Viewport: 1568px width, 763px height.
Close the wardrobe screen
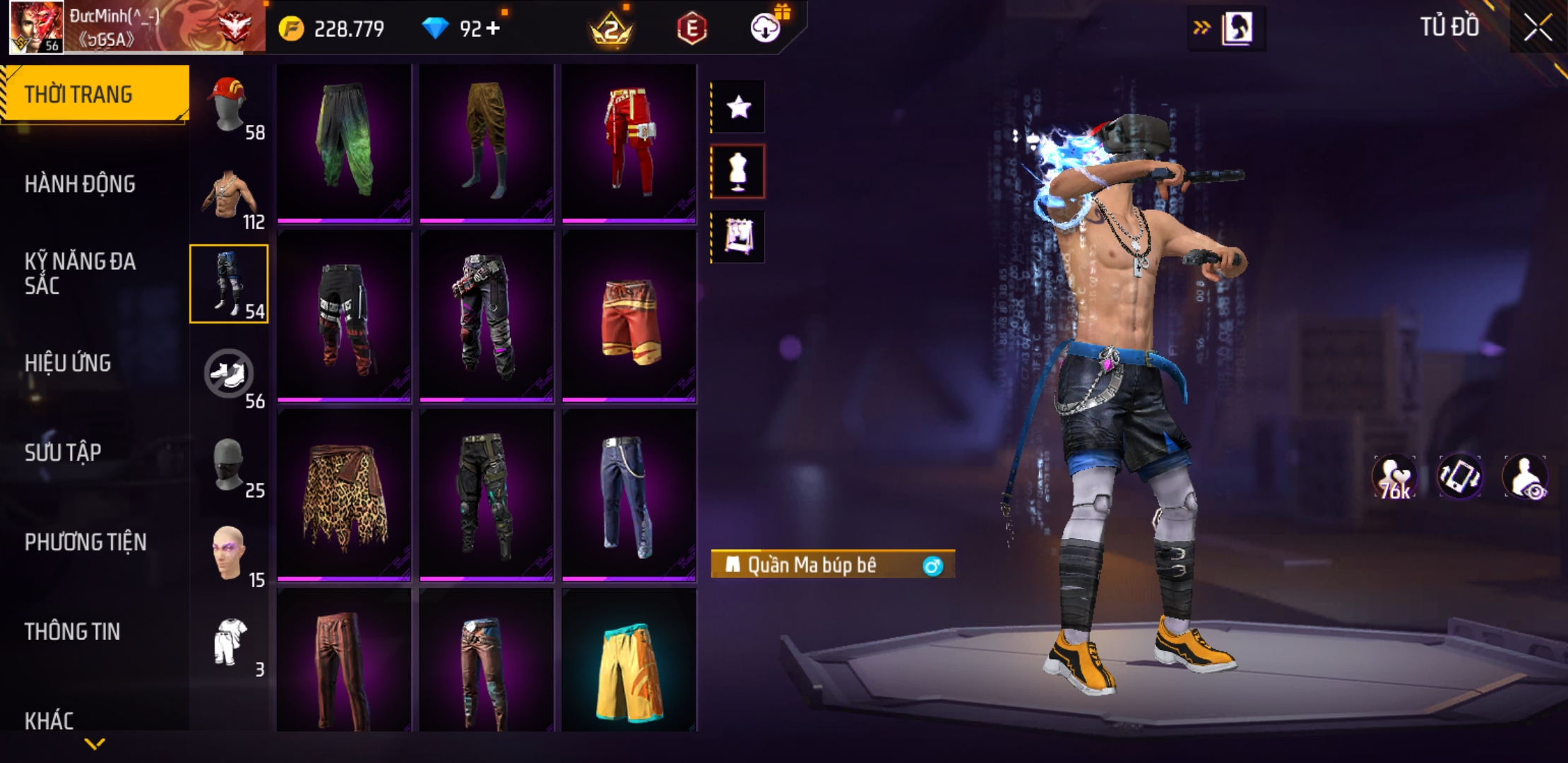pyautogui.click(x=1537, y=28)
